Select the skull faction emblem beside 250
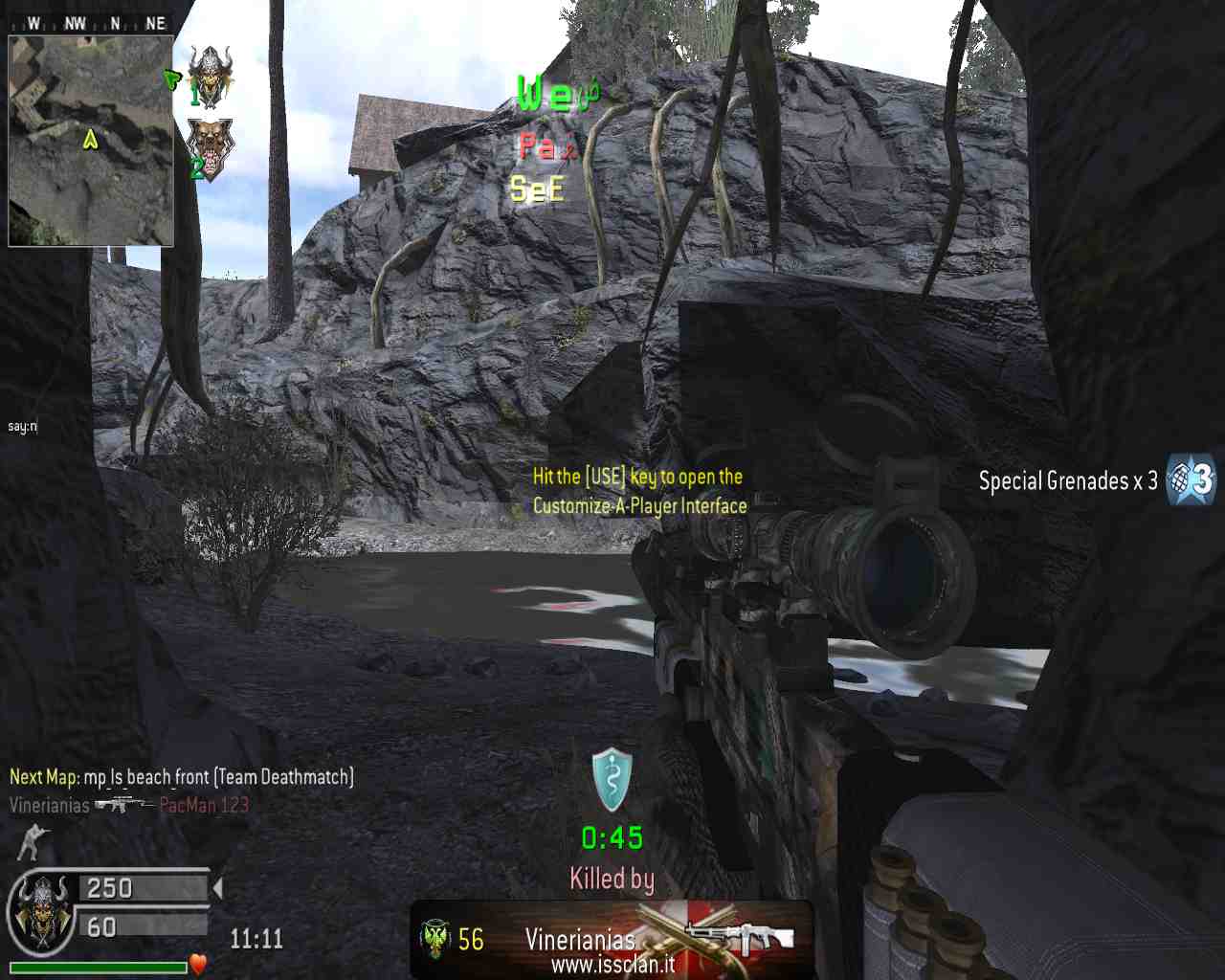This screenshot has height=980, width=1225. [x=41, y=912]
